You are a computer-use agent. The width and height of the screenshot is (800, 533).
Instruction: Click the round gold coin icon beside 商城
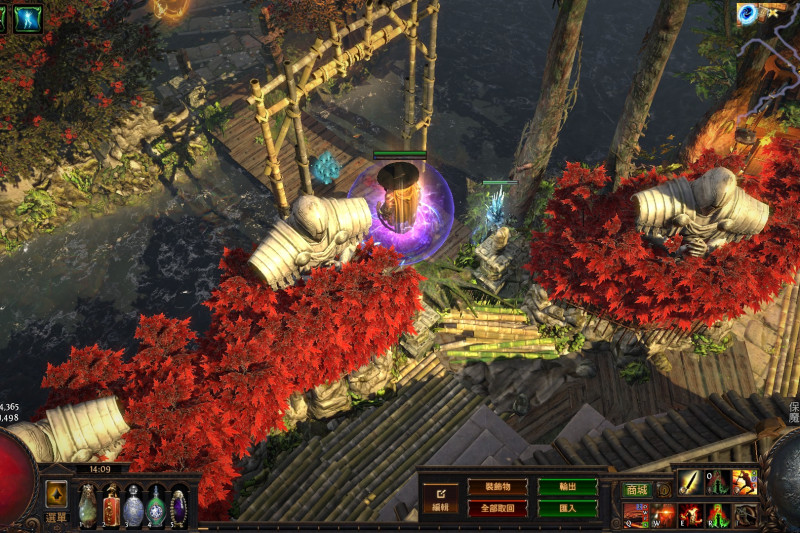pos(664,491)
